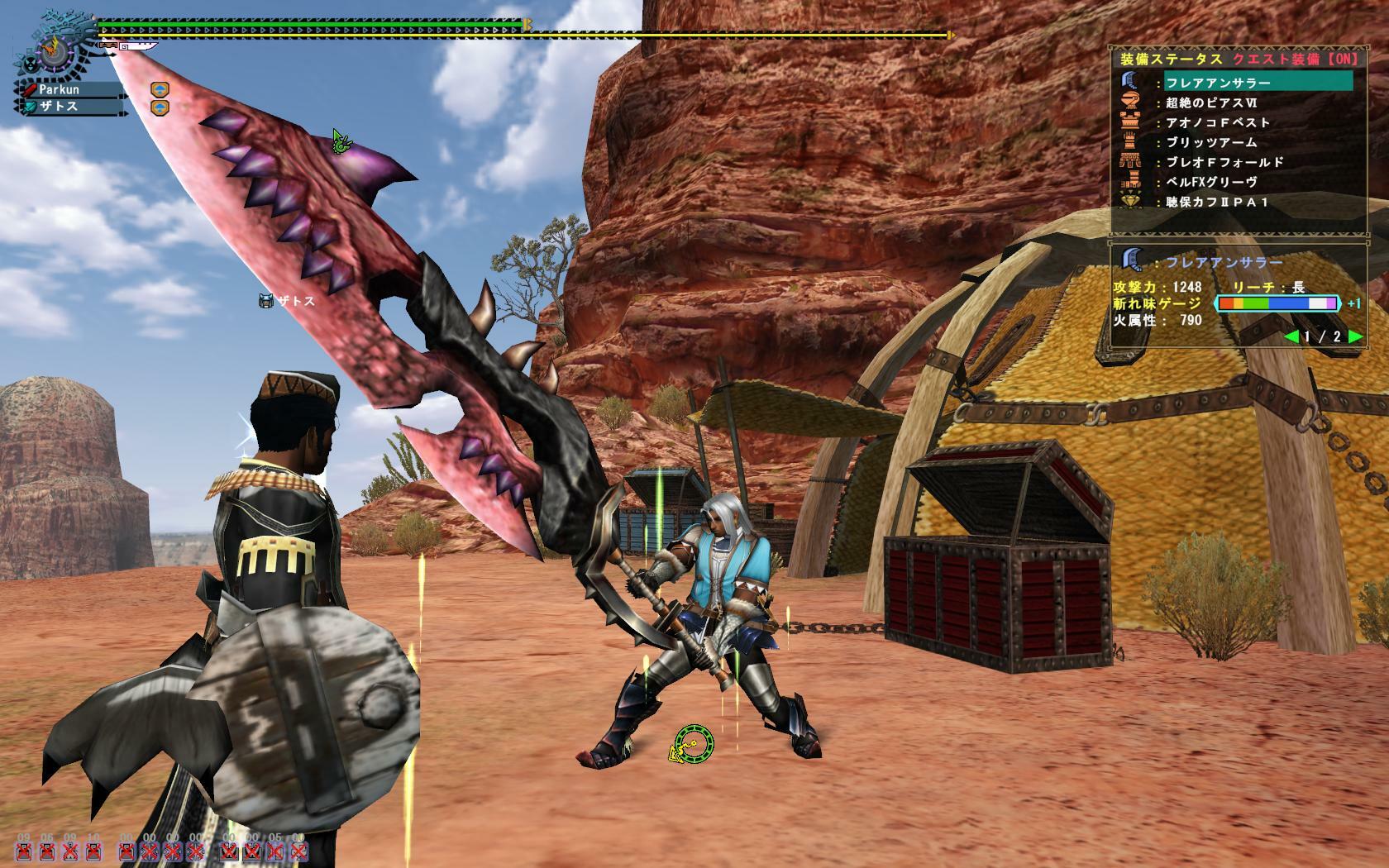Select party member Parkun

pyautogui.click(x=69, y=89)
